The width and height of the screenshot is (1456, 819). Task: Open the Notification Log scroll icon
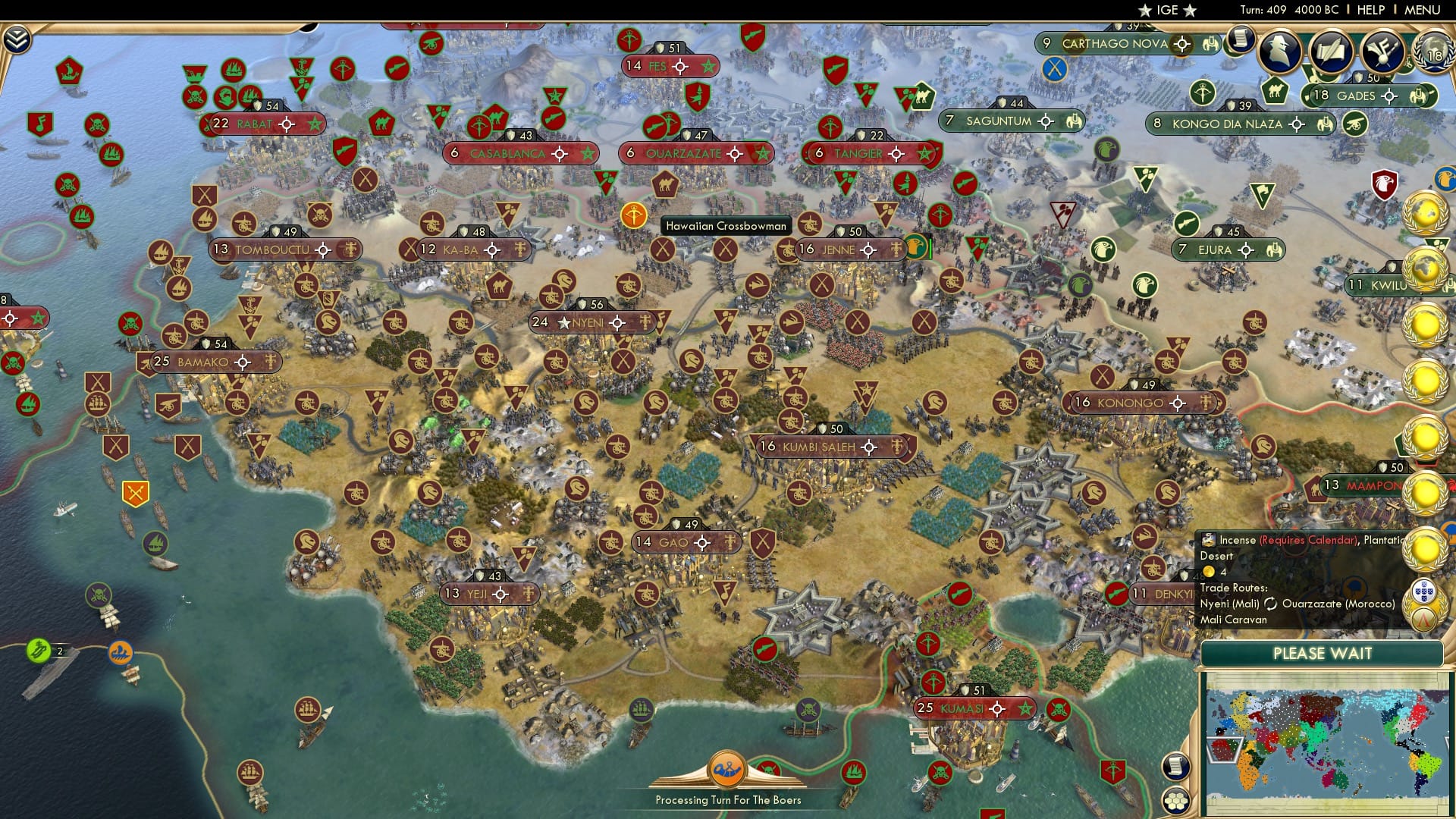pyautogui.click(x=1241, y=39)
